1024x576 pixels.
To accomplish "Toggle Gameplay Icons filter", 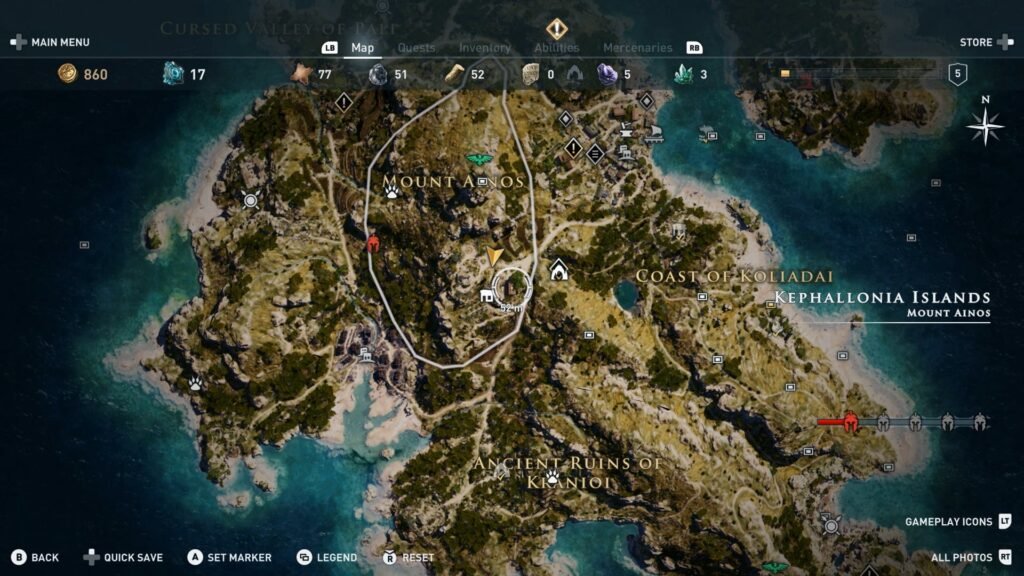I will coord(957,521).
